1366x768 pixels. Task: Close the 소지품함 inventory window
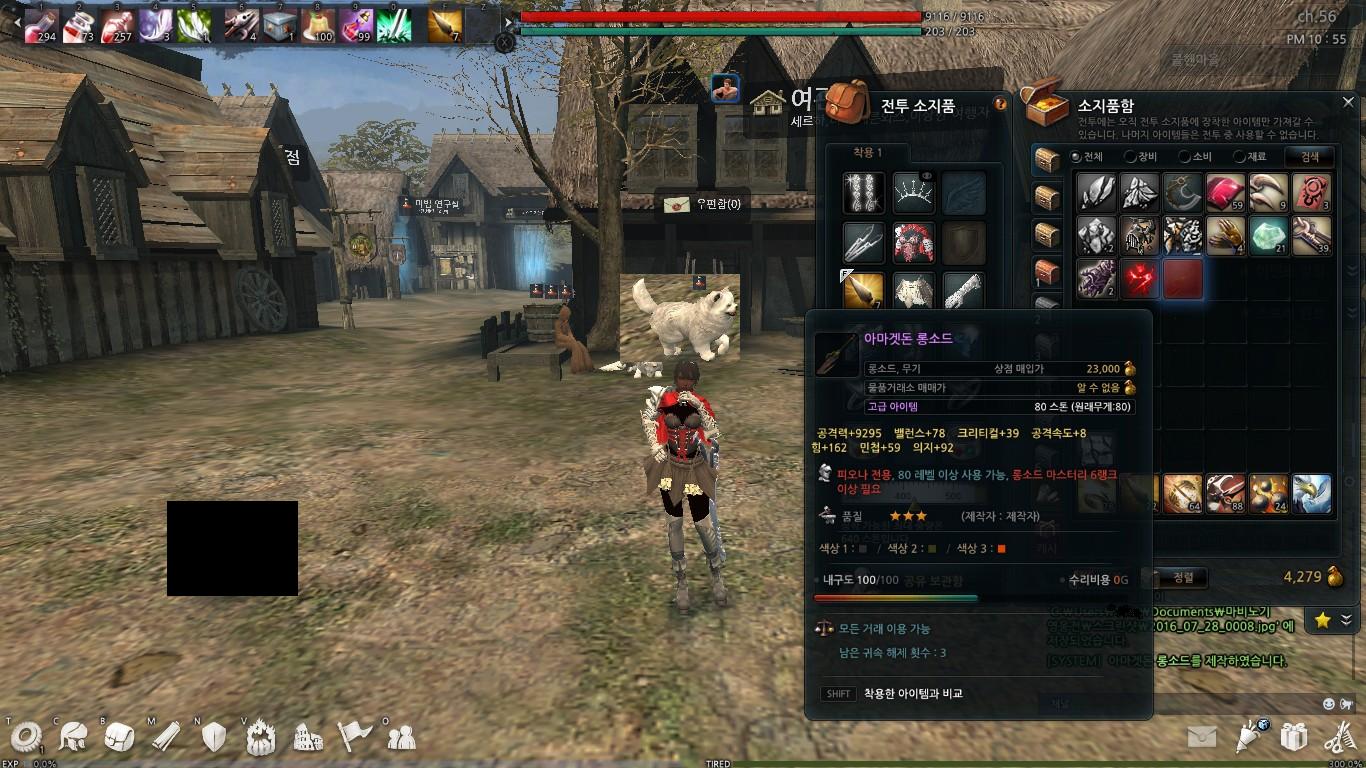[1347, 103]
